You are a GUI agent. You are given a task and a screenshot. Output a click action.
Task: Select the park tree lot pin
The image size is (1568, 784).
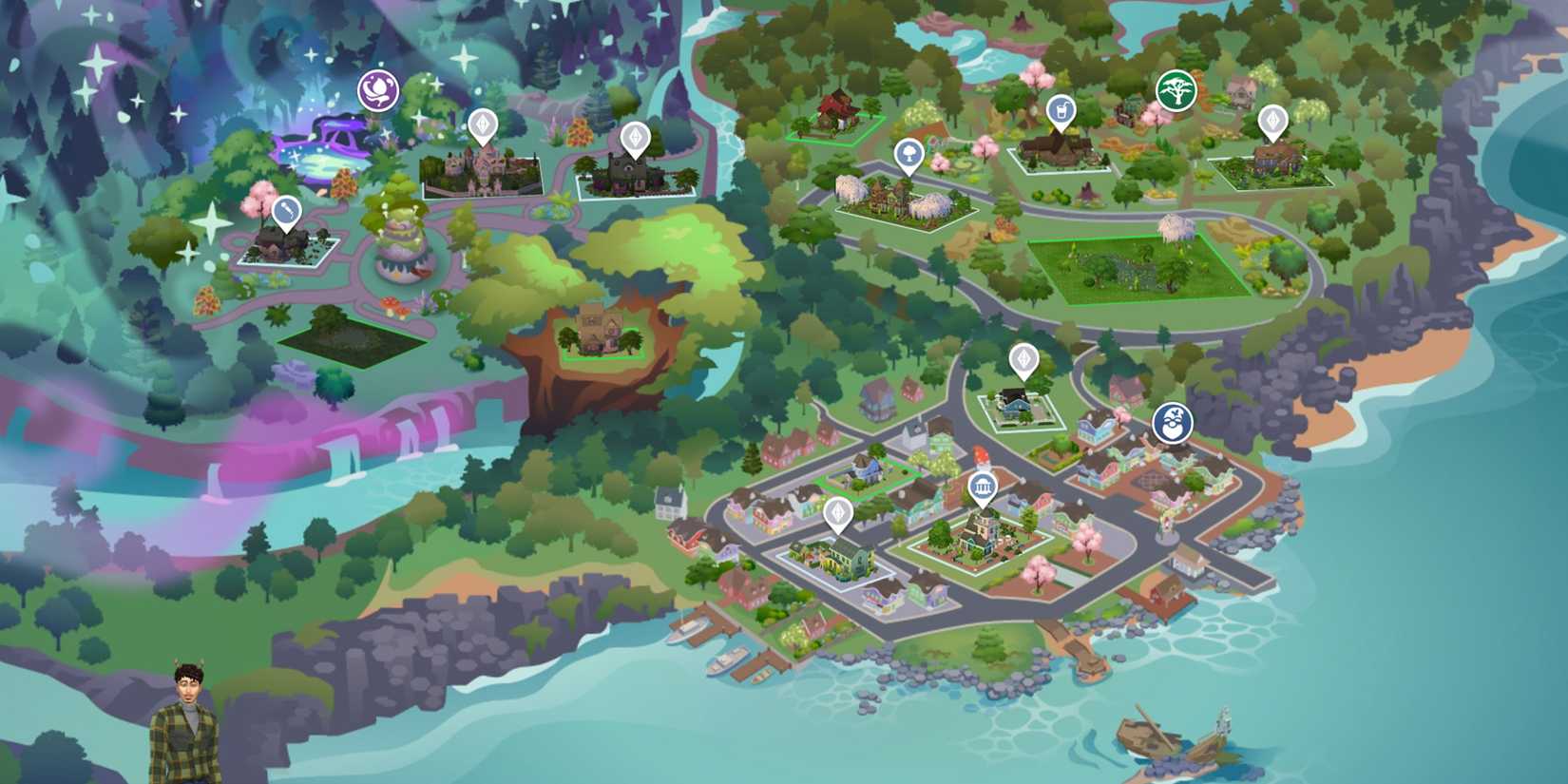pos(908,154)
